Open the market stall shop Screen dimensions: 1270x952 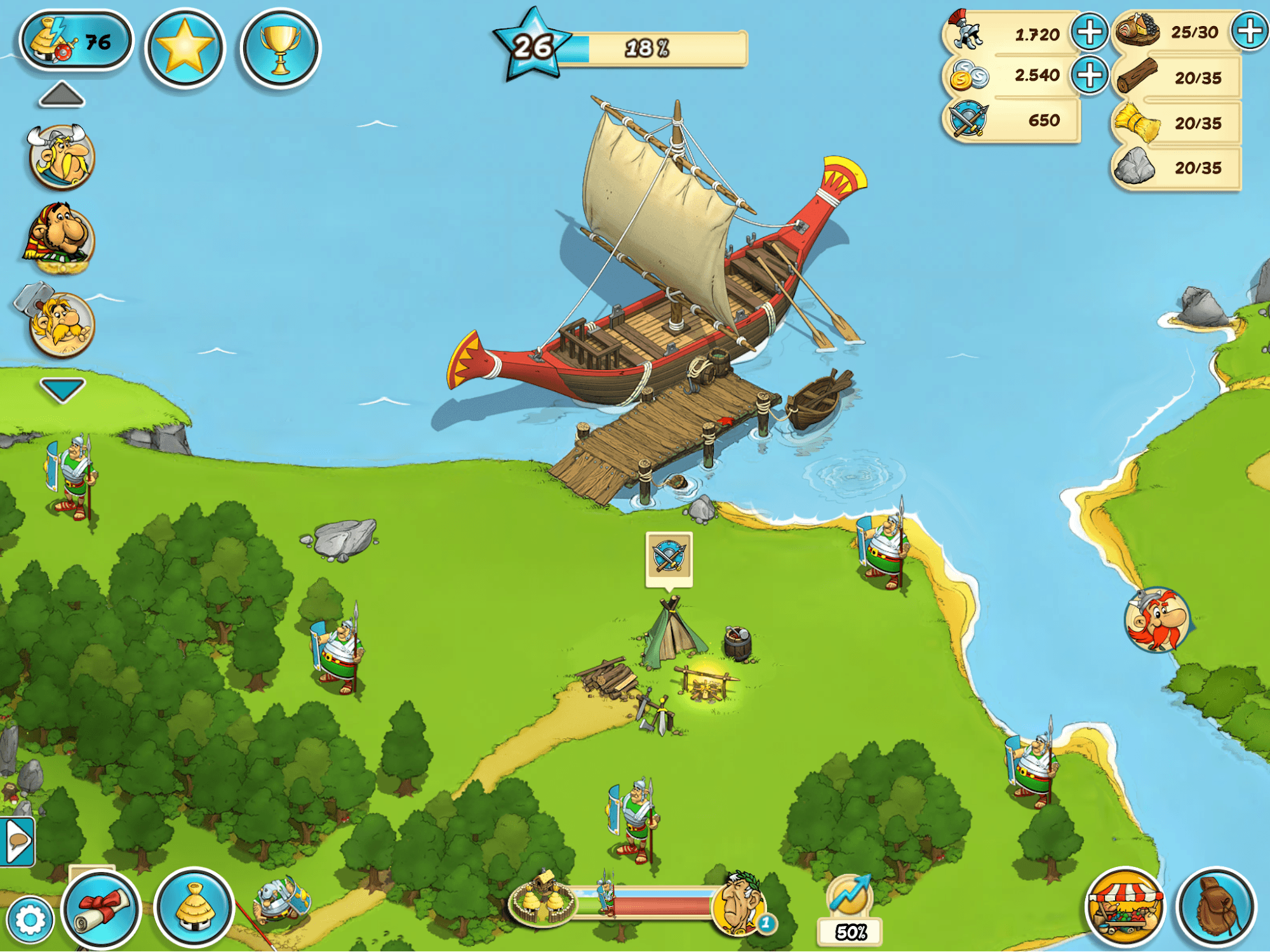point(1125,908)
